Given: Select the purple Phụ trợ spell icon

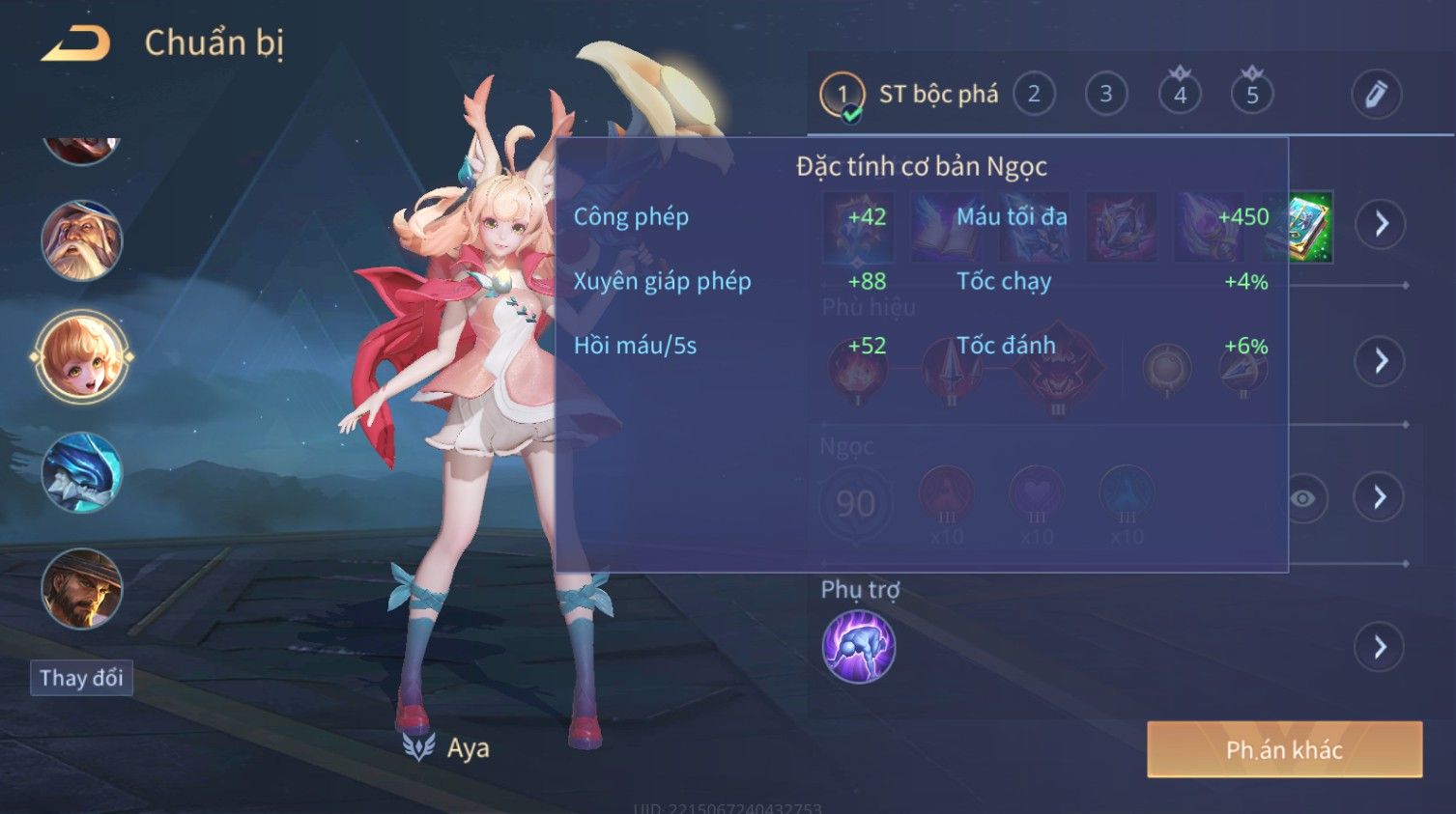Looking at the screenshot, I should [858, 647].
